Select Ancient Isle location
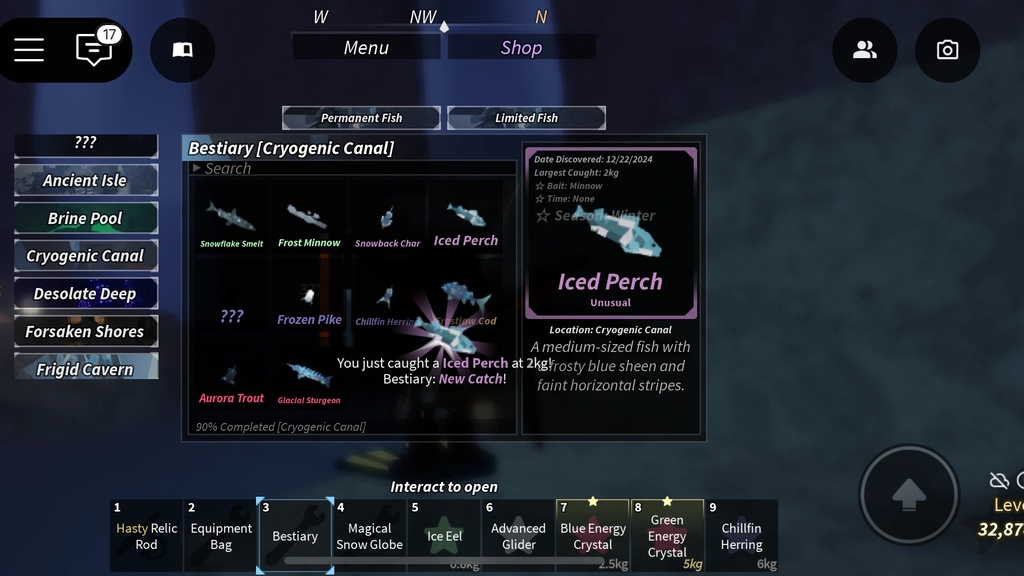The height and width of the screenshot is (576, 1024). 86,181
